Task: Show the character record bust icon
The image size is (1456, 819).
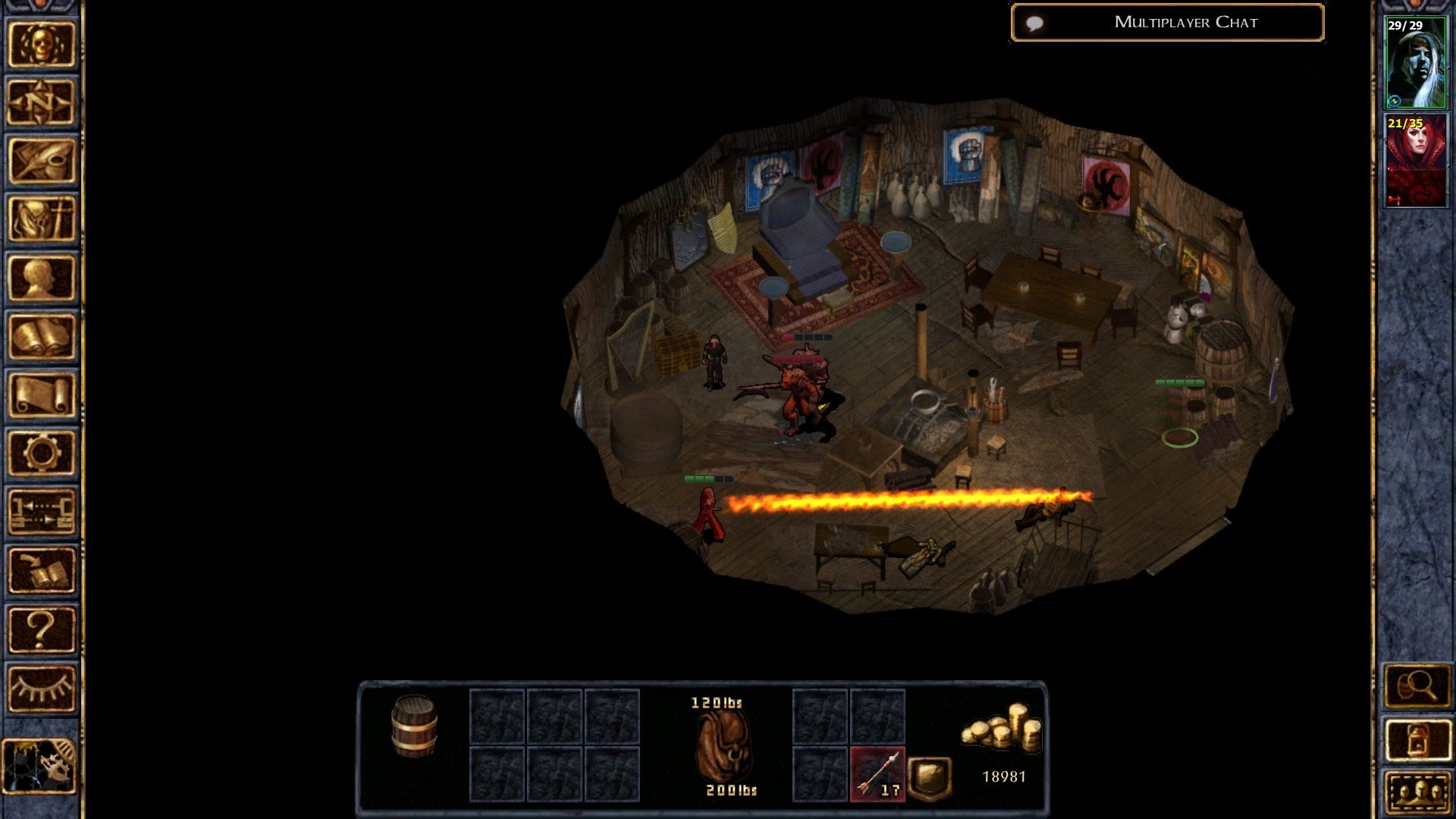Action: coord(42,278)
